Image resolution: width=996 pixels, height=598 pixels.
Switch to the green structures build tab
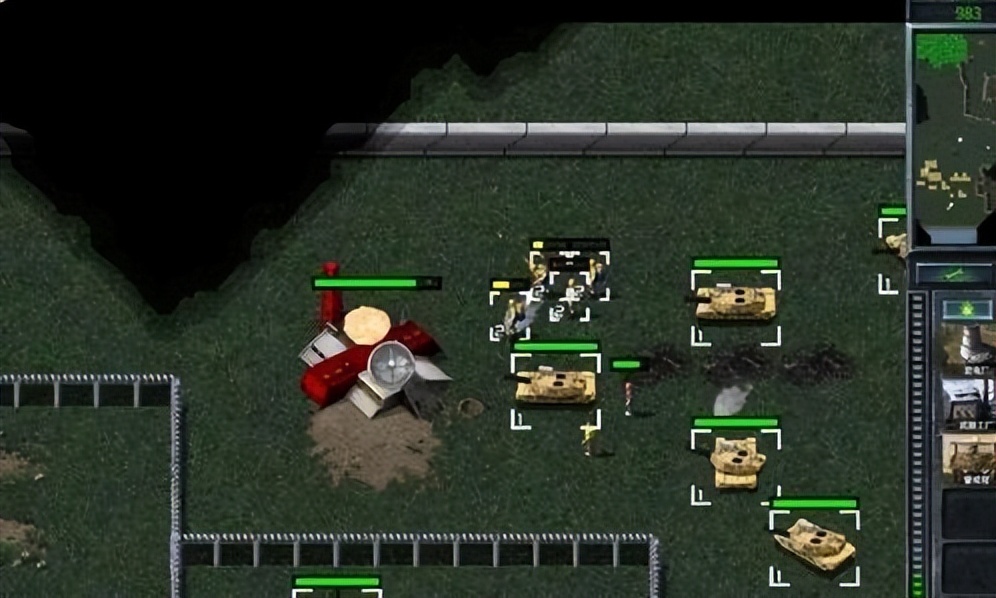click(x=966, y=307)
